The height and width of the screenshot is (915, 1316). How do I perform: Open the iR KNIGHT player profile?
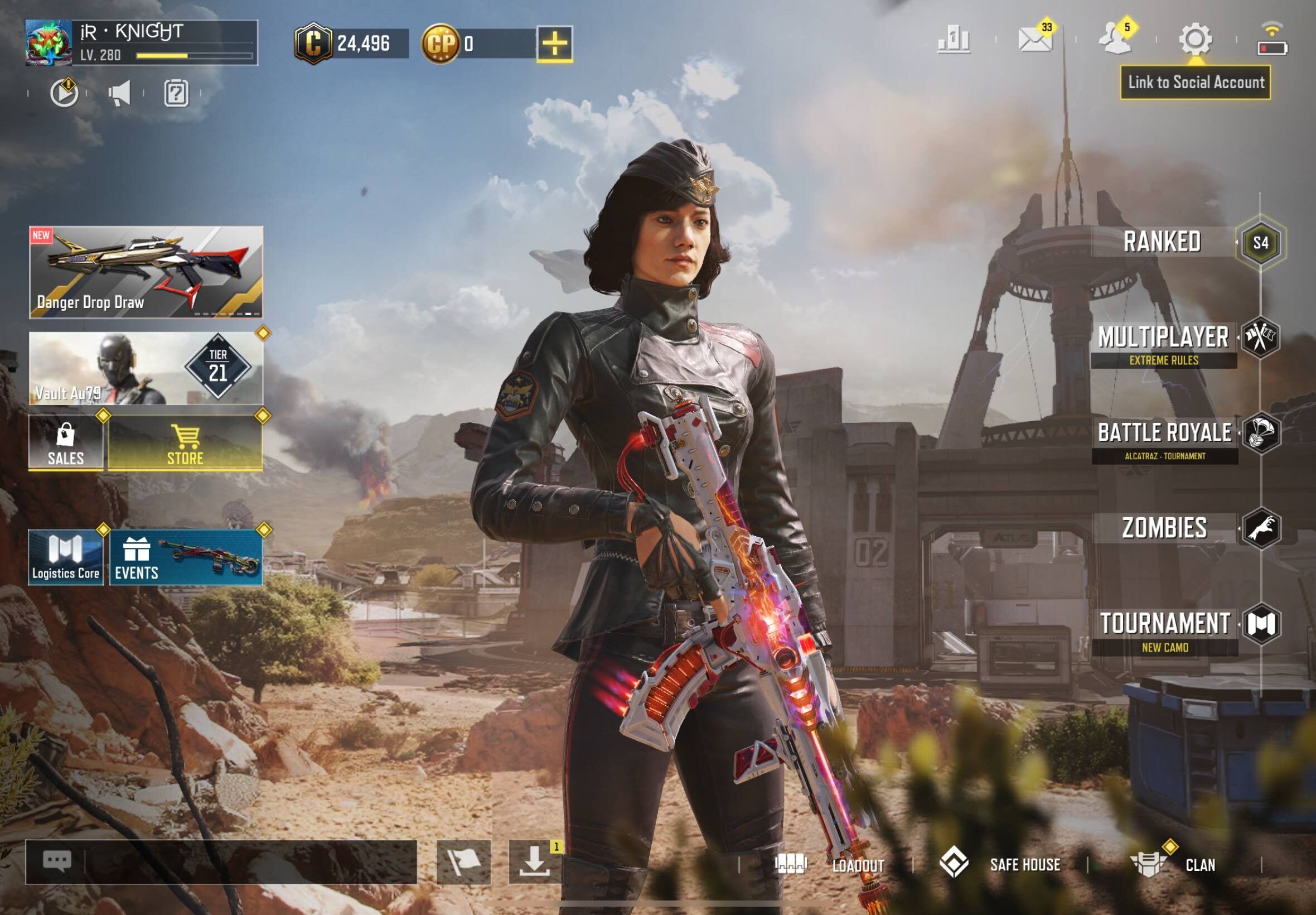(142, 43)
